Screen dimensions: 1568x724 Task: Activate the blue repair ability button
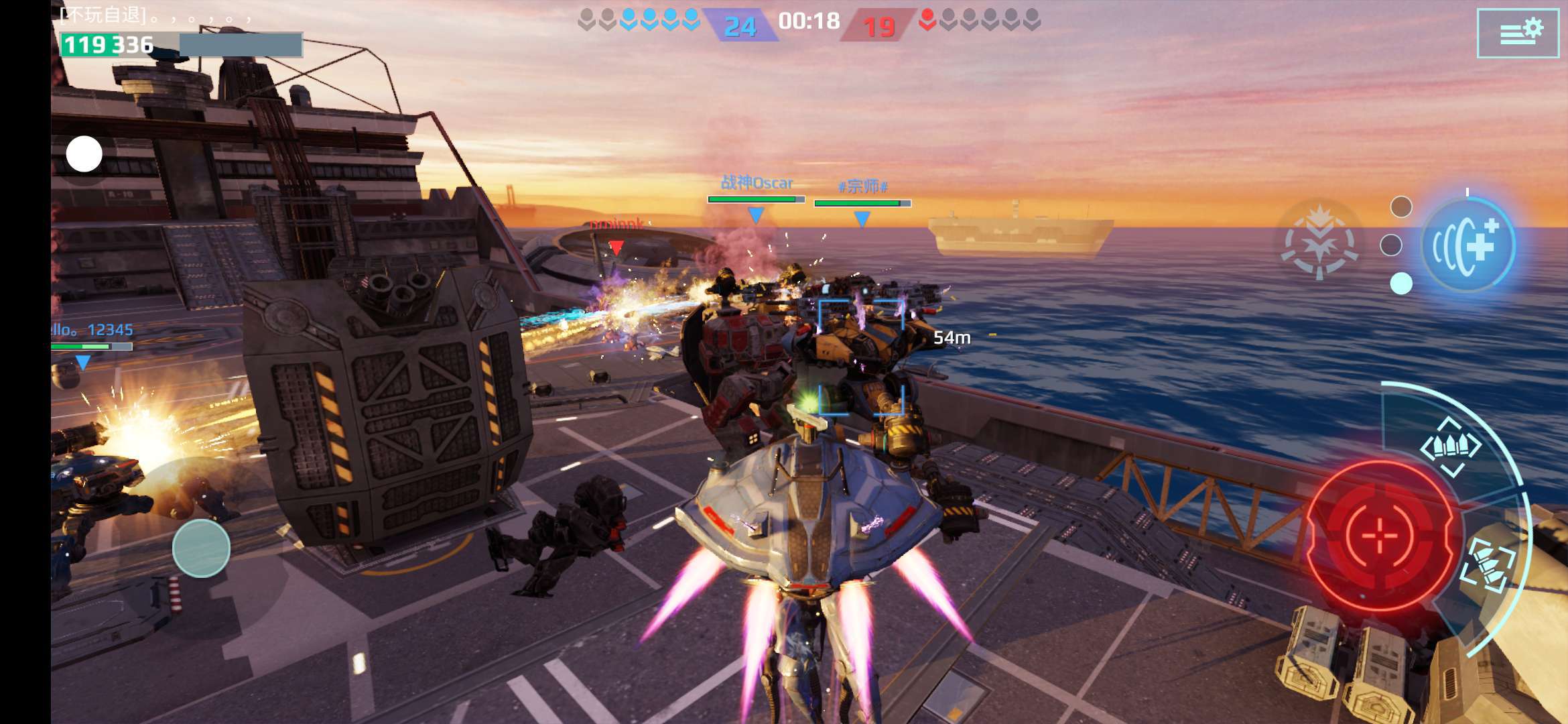pos(1467,246)
